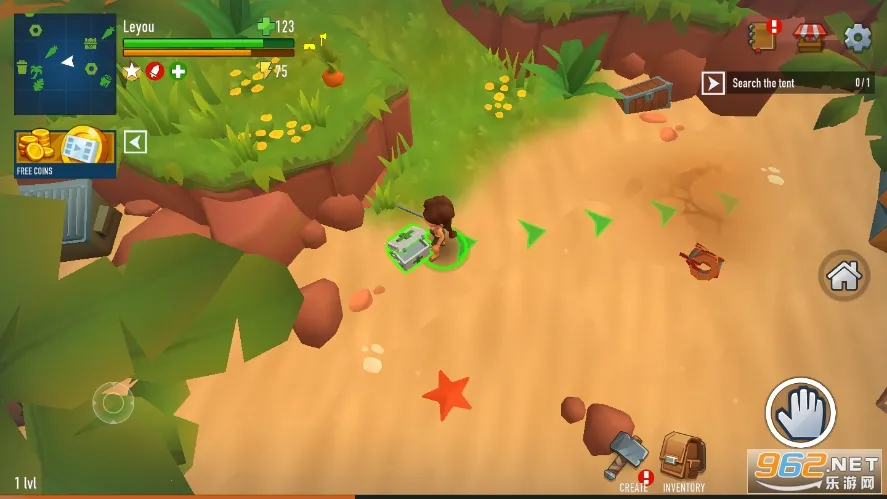Go to home base with the house button
This screenshot has height=499, width=887.
844,275
